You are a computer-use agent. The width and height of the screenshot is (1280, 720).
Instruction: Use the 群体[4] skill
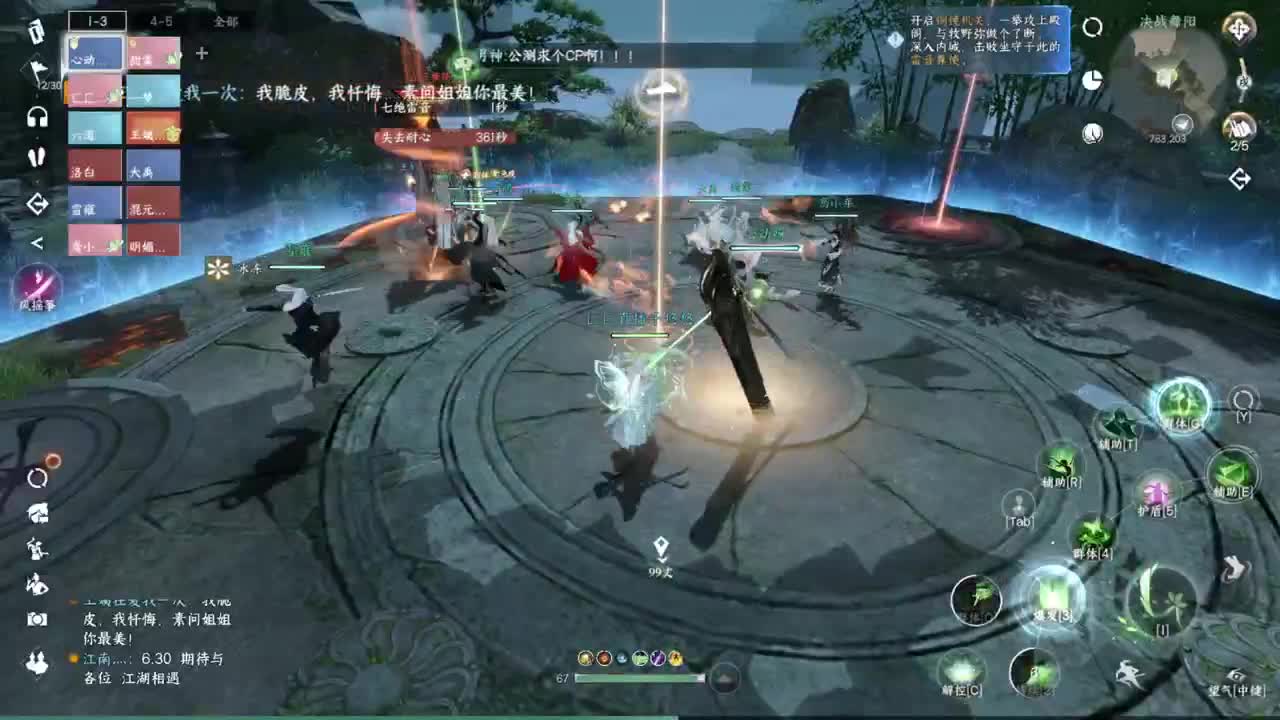coord(1093,530)
